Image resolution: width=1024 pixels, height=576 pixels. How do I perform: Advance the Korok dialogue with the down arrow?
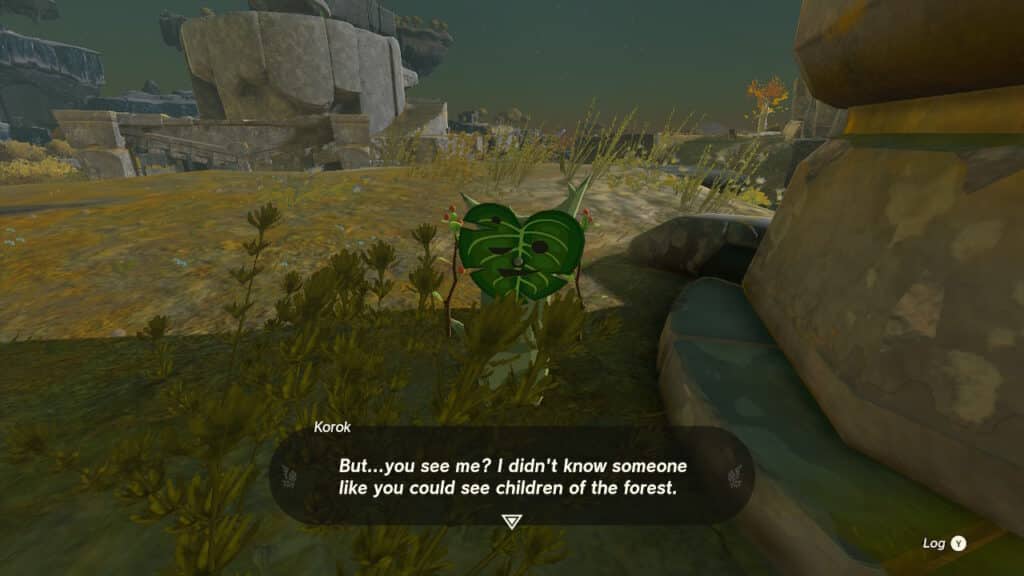point(511,521)
